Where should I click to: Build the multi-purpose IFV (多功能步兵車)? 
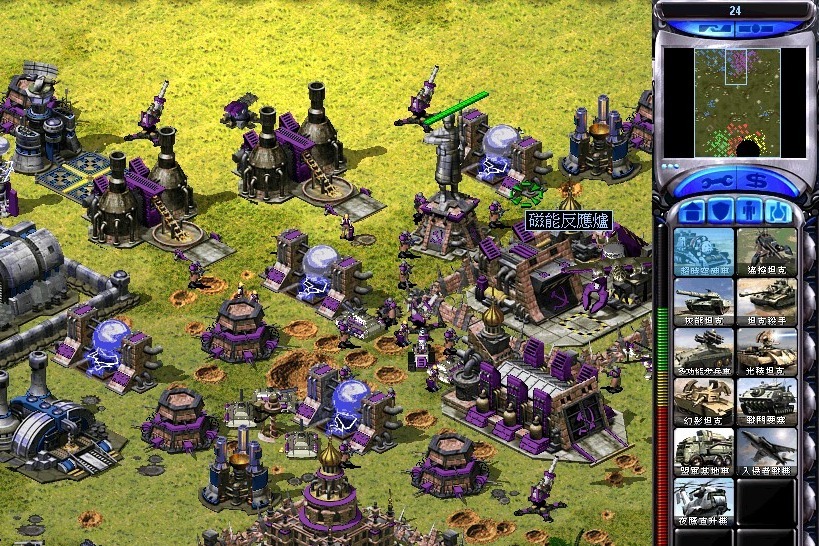tap(703, 351)
